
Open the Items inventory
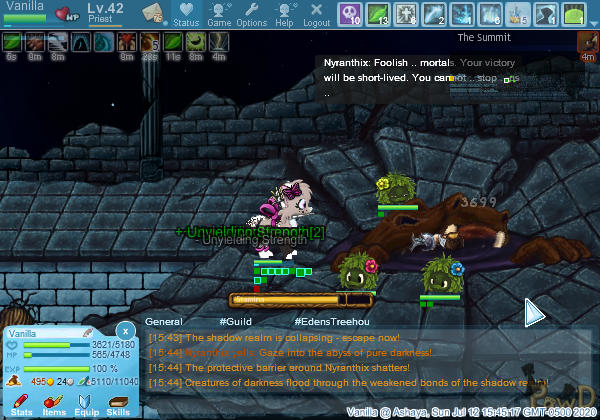click(x=53, y=404)
